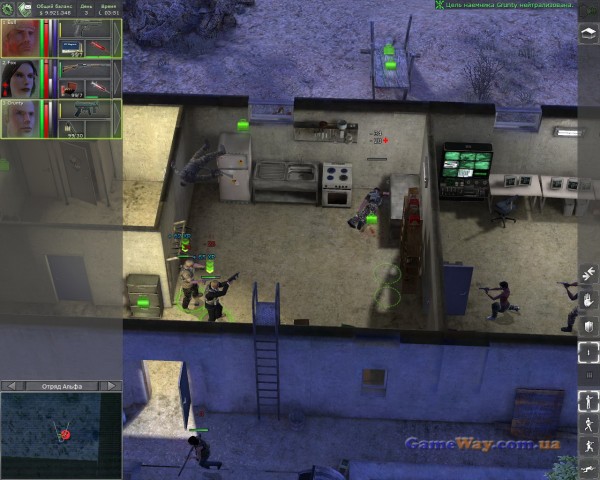Set crouching stance for the mercenary
Viewport: 600px width, 480px height.
(588, 447)
